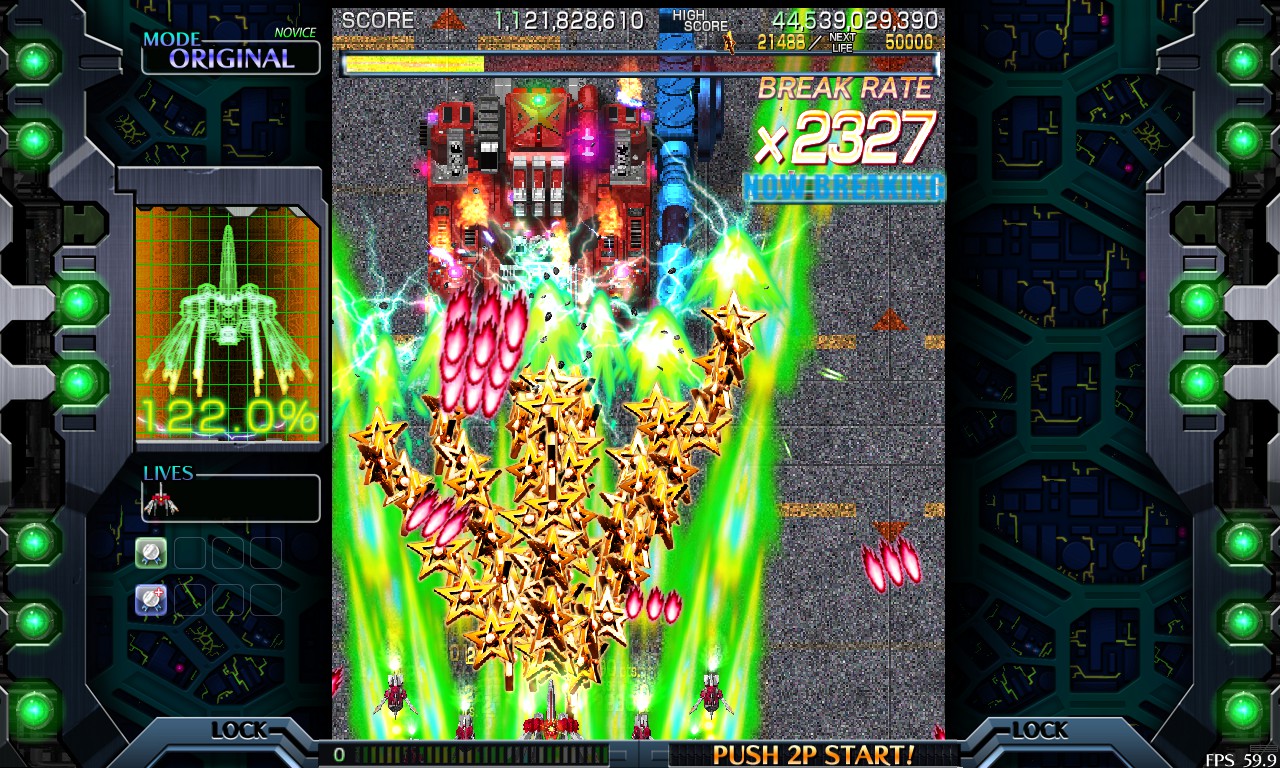Click the red ship icon under Lives
The width and height of the screenshot is (1280, 768).
click(x=160, y=499)
